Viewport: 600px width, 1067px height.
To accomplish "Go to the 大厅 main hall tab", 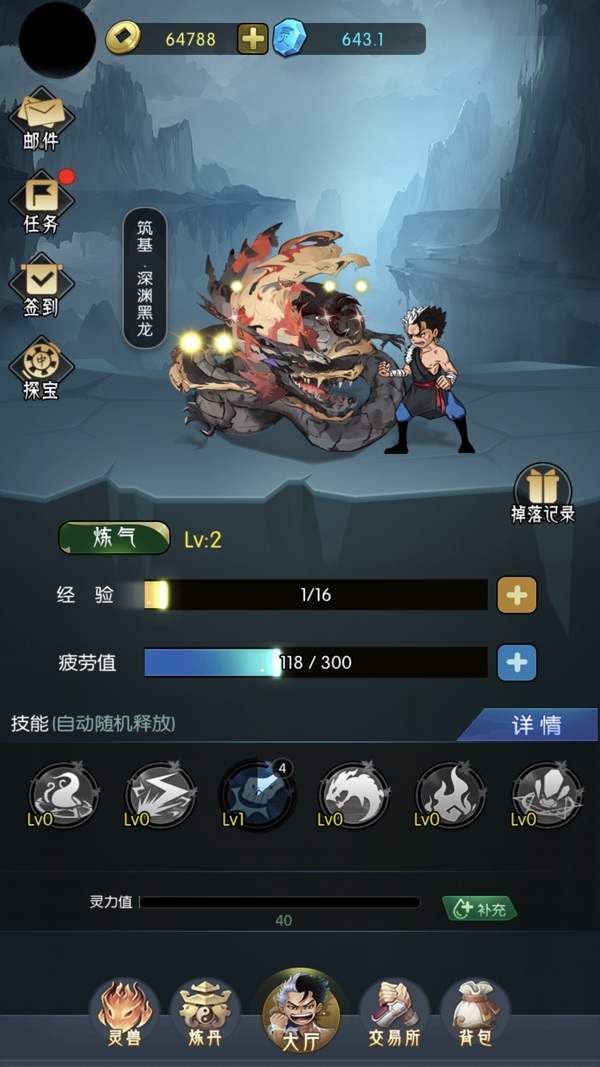I will 300,1011.
